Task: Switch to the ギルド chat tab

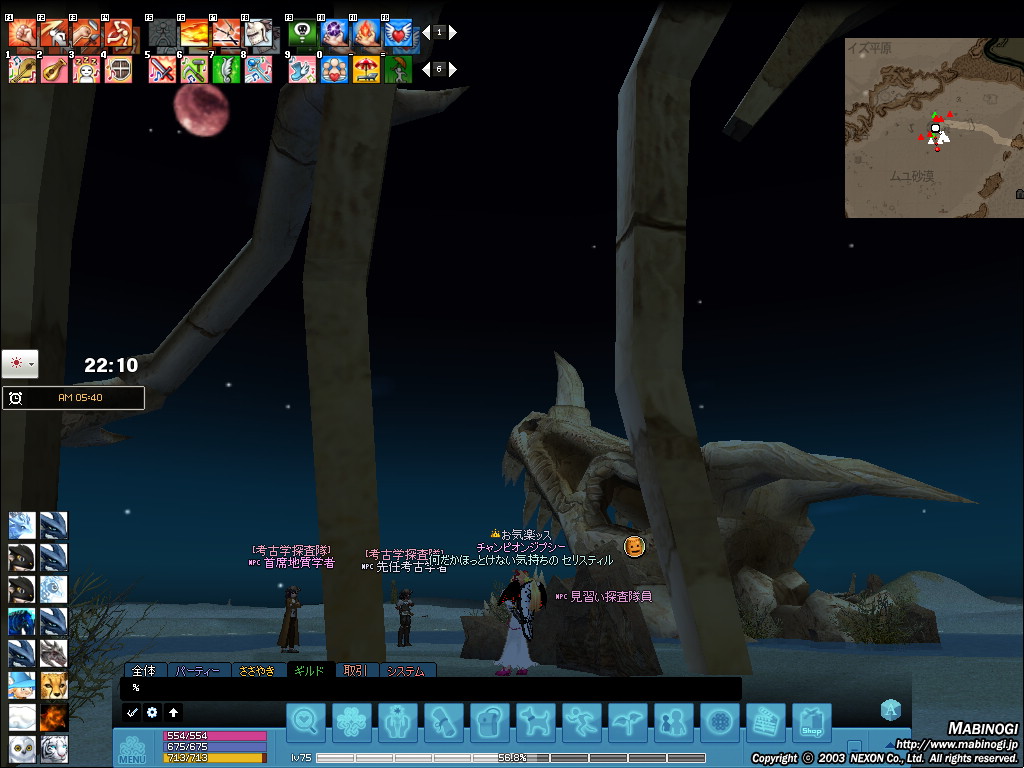Action: point(309,671)
